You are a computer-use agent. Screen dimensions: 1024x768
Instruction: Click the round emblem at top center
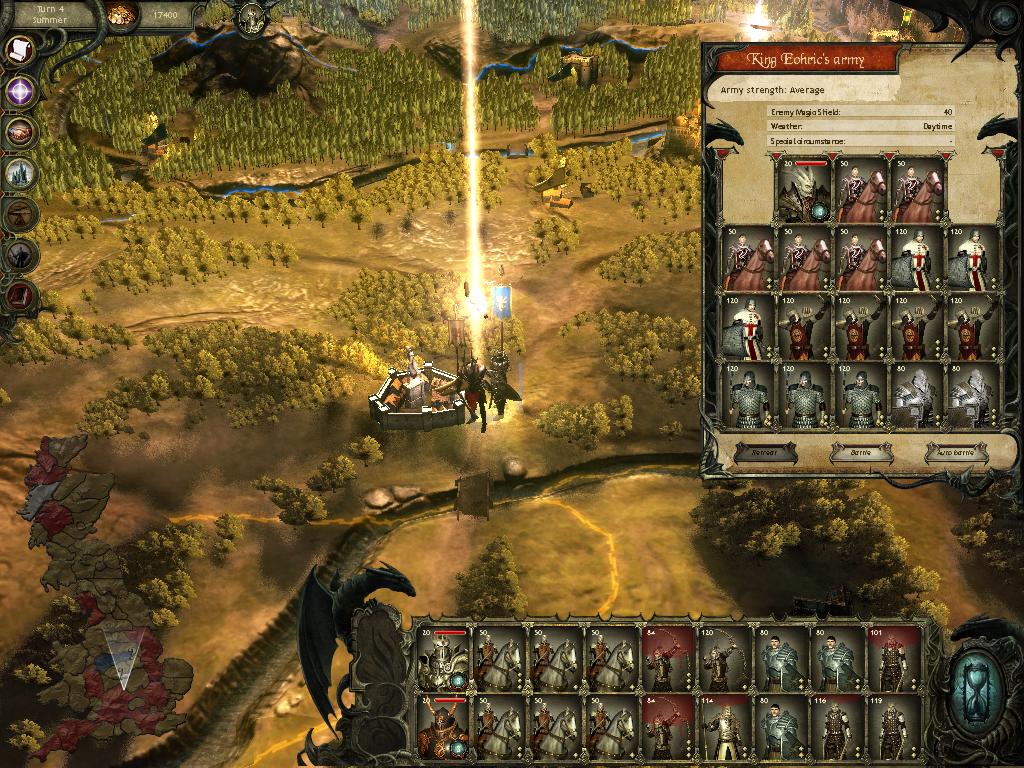click(x=249, y=15)
